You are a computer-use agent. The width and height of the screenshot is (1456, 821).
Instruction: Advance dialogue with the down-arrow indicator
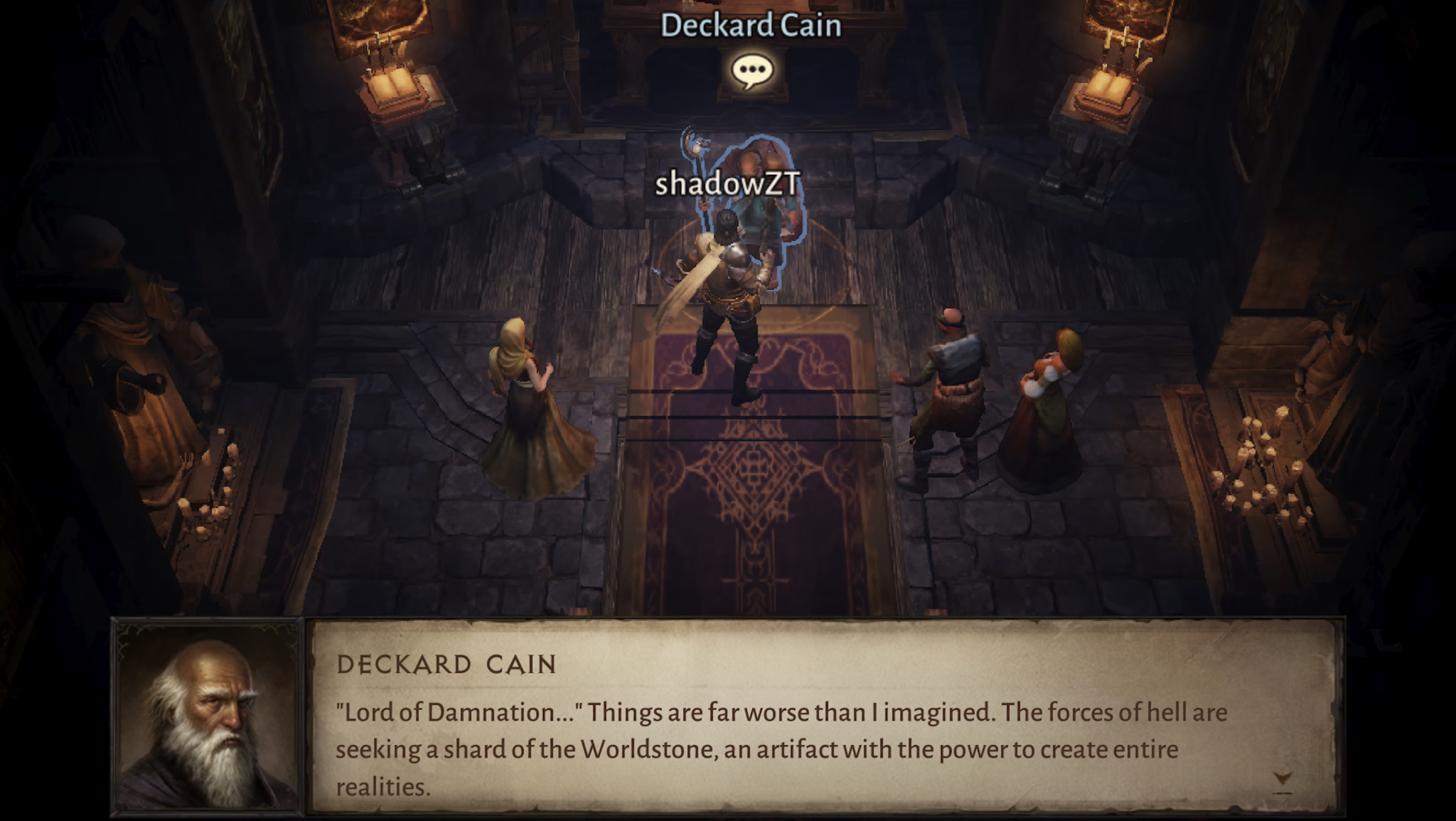pyautogui.click(x=1283, y=780)
